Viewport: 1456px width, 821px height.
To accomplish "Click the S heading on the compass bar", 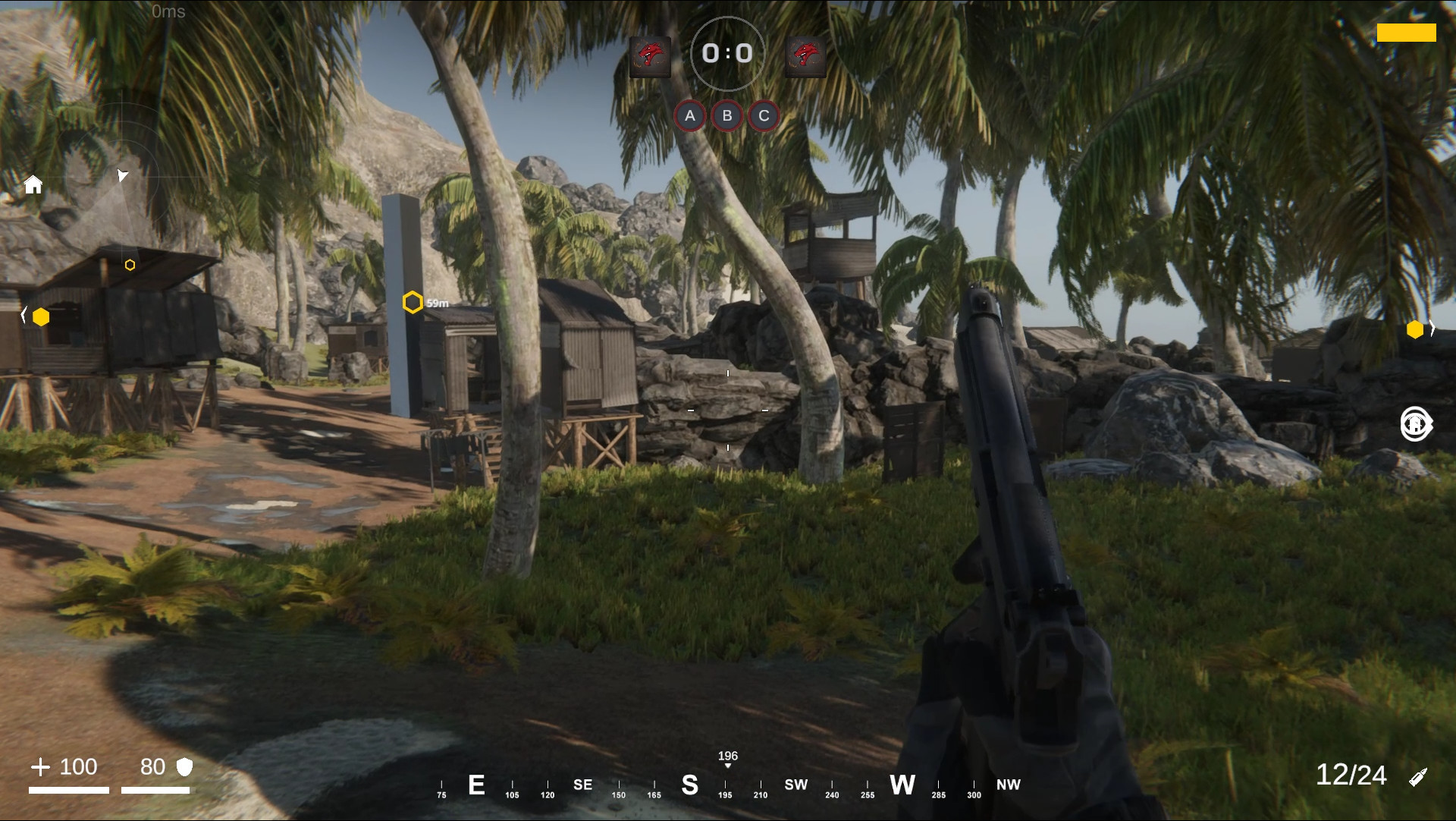I will (x=689, y=786).
